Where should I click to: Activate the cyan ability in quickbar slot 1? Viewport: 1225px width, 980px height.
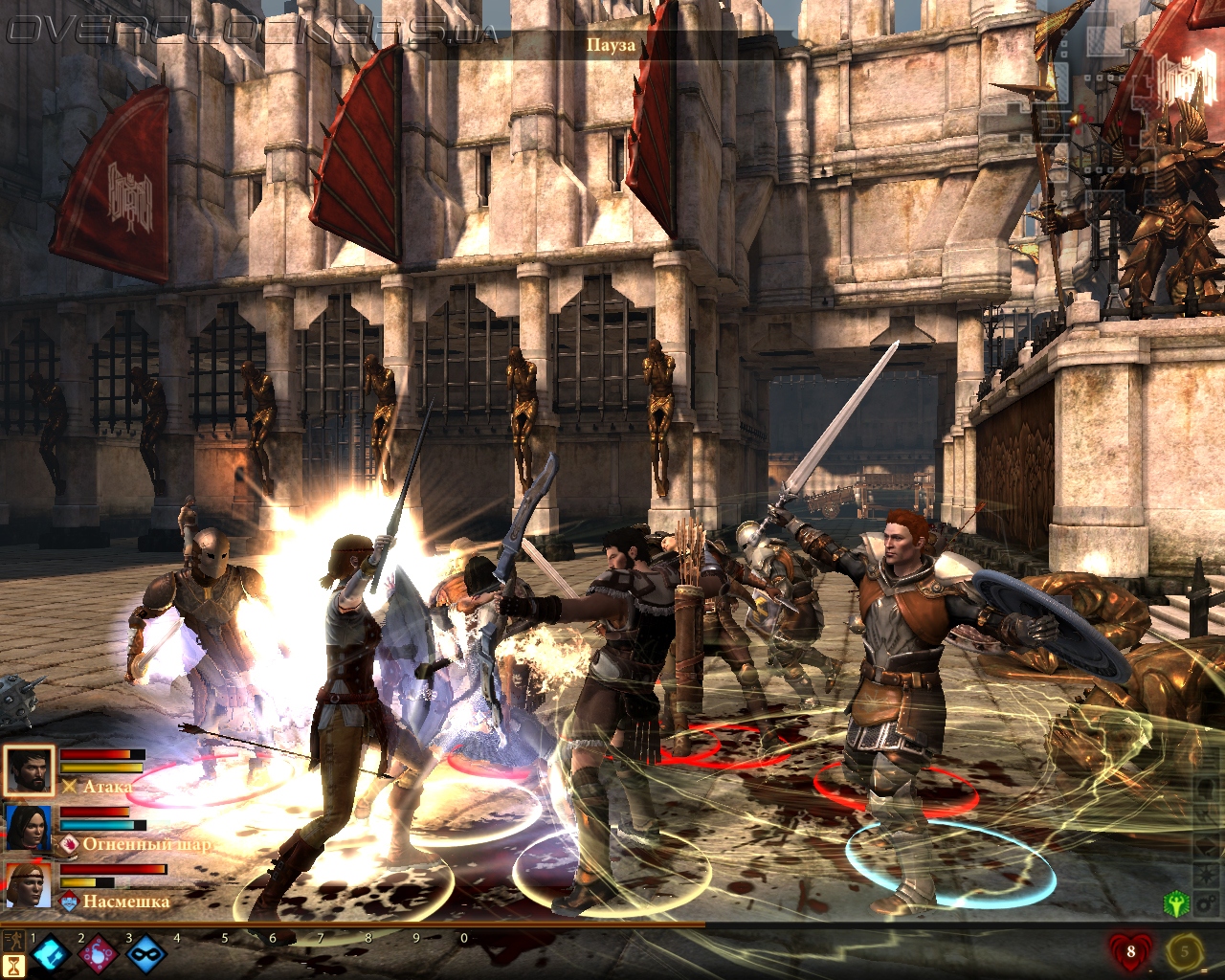[51, 953]
